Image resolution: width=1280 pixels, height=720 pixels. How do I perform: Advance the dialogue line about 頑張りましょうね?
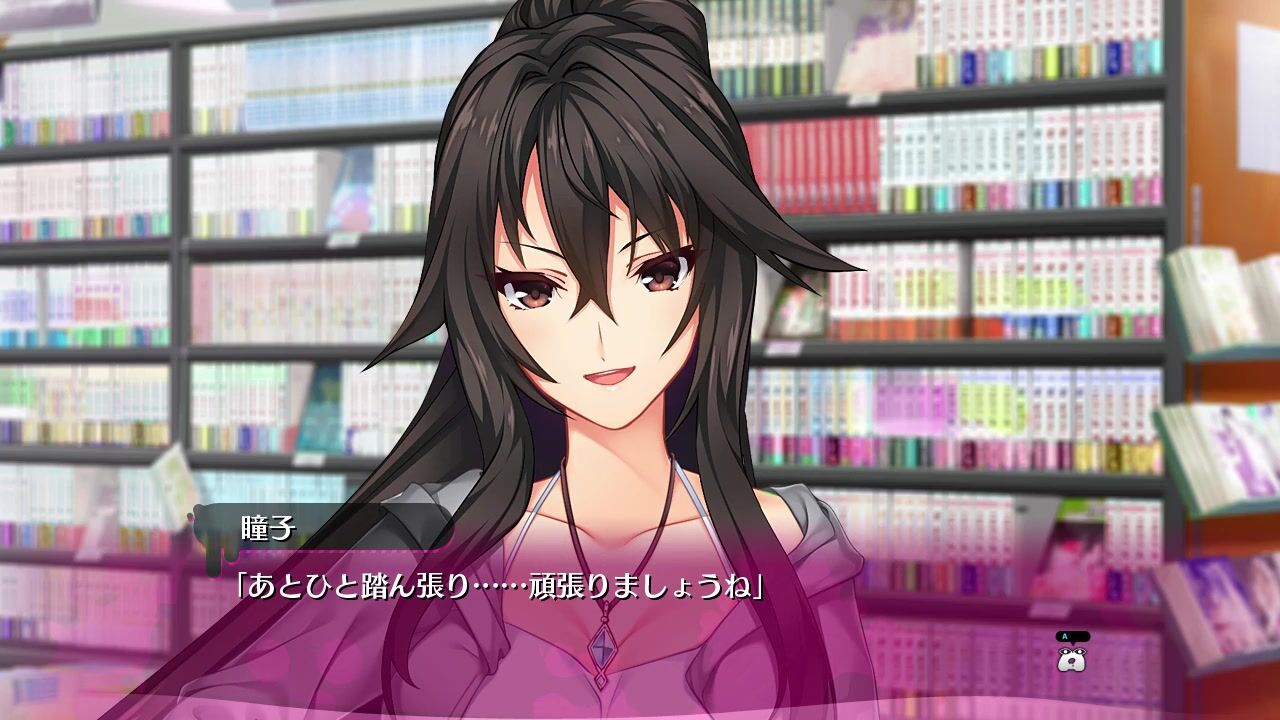(x=500, y=586)
